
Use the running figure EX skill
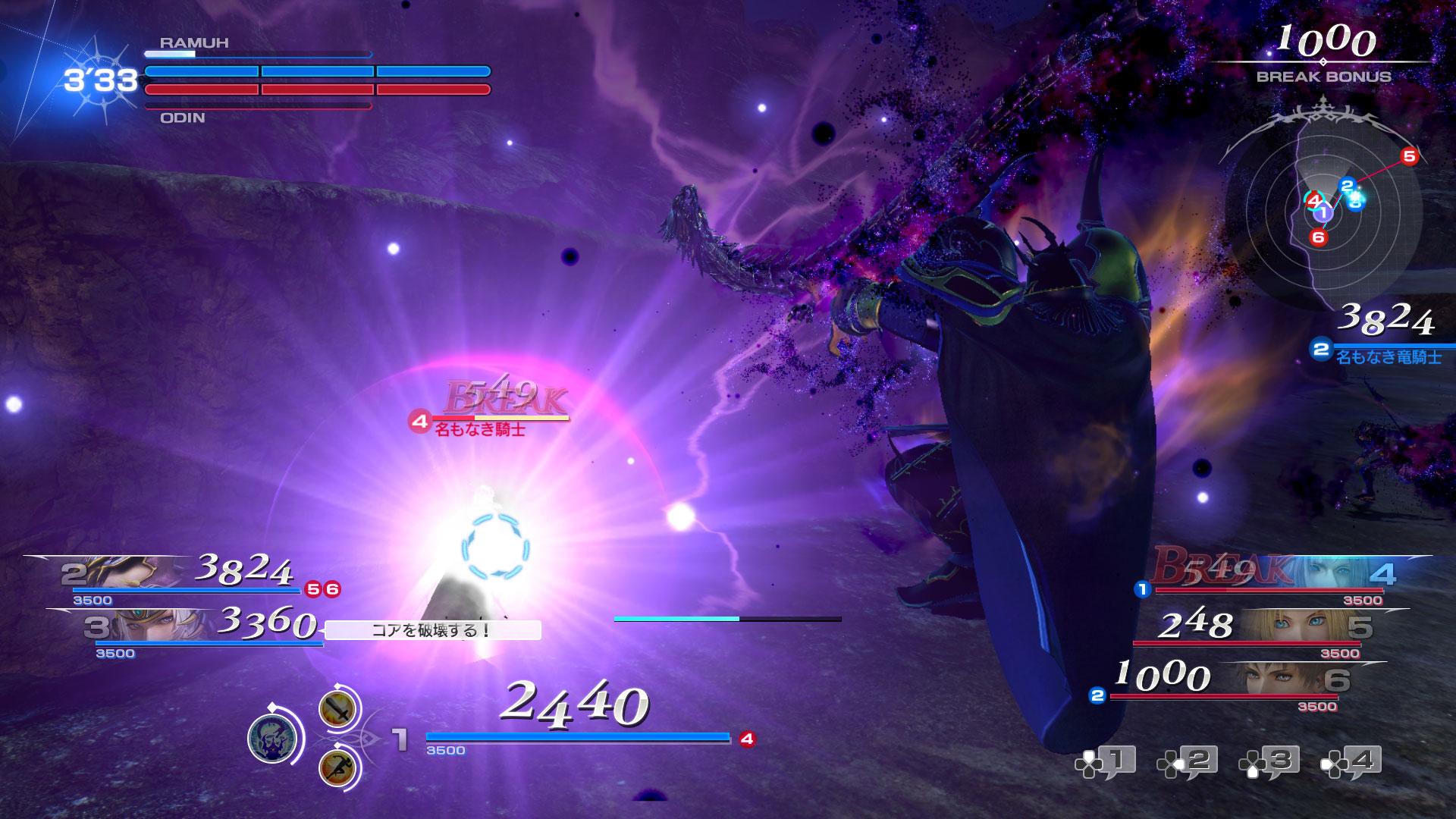coord(337,767)
